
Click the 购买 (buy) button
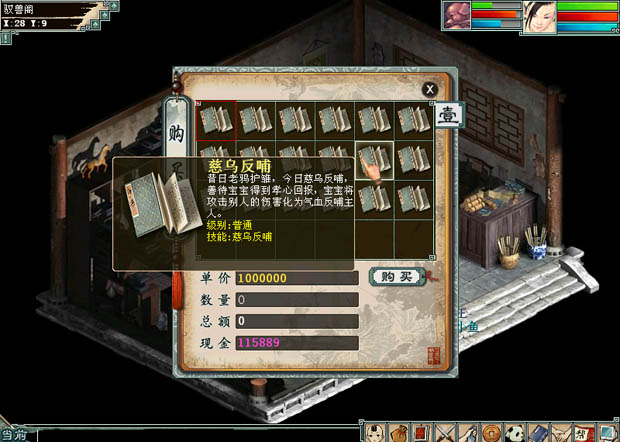(396, 276)
